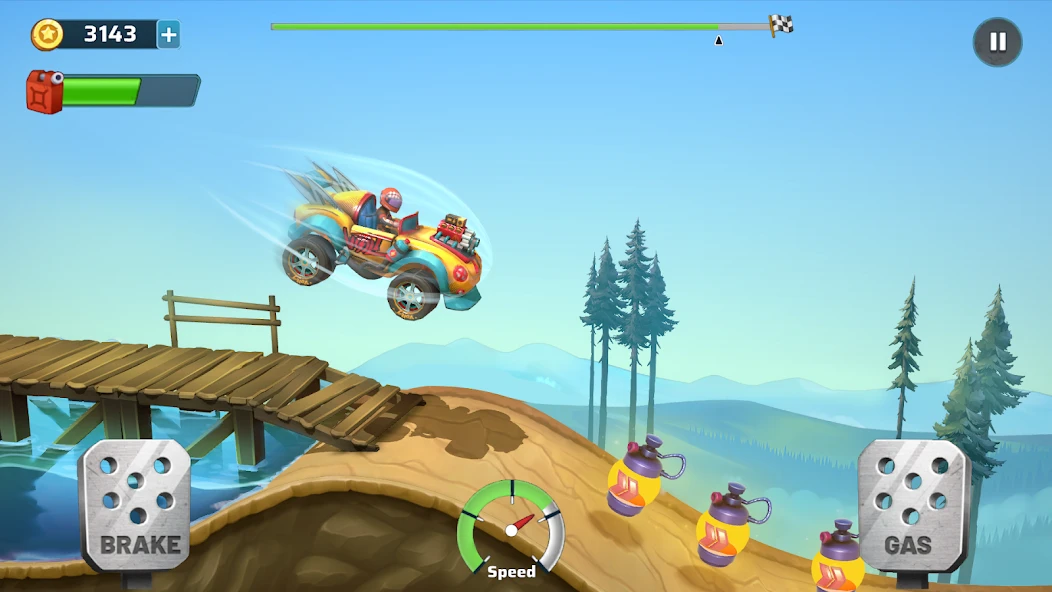Pause the game

click(x=997, y=43)
